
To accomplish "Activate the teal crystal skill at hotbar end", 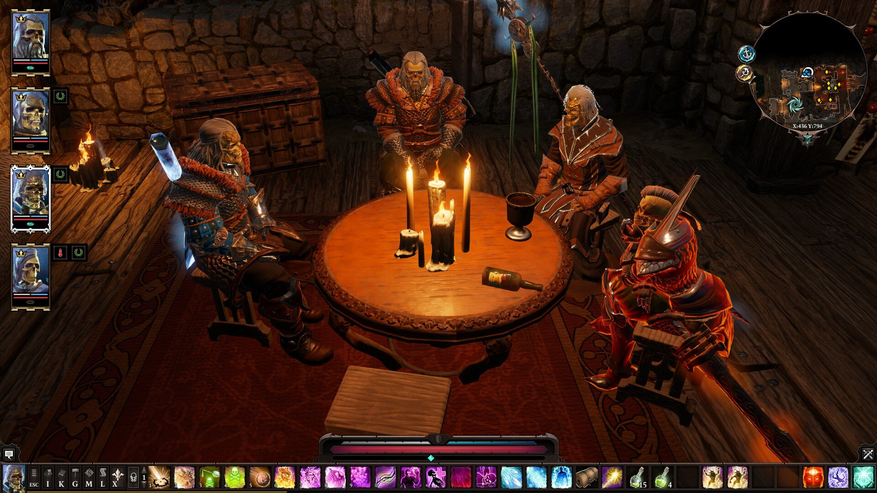I will 864,477.
